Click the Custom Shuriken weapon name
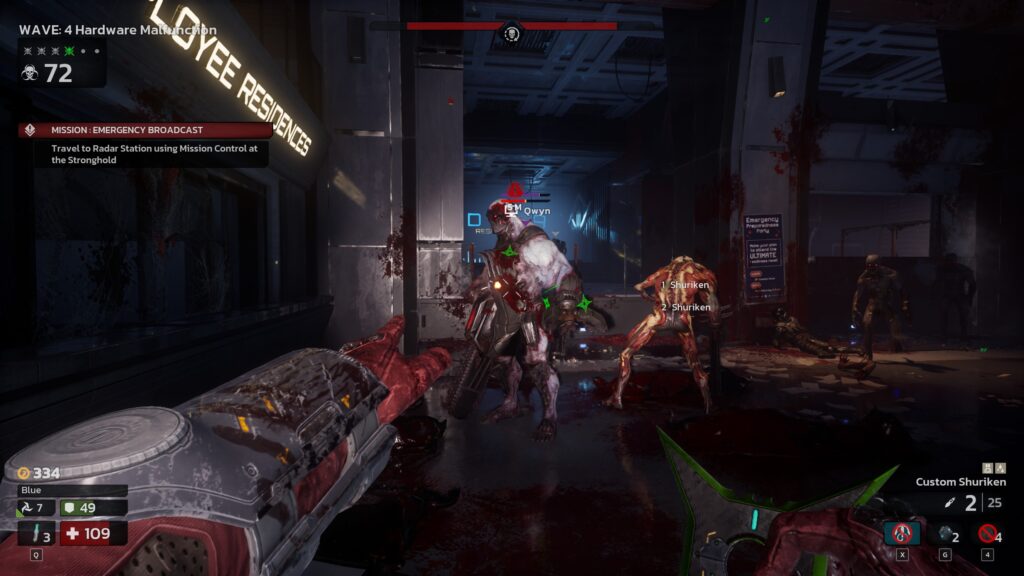This screenshot has height=576, width=1024. pyautogui.click(x=960, y=482)
